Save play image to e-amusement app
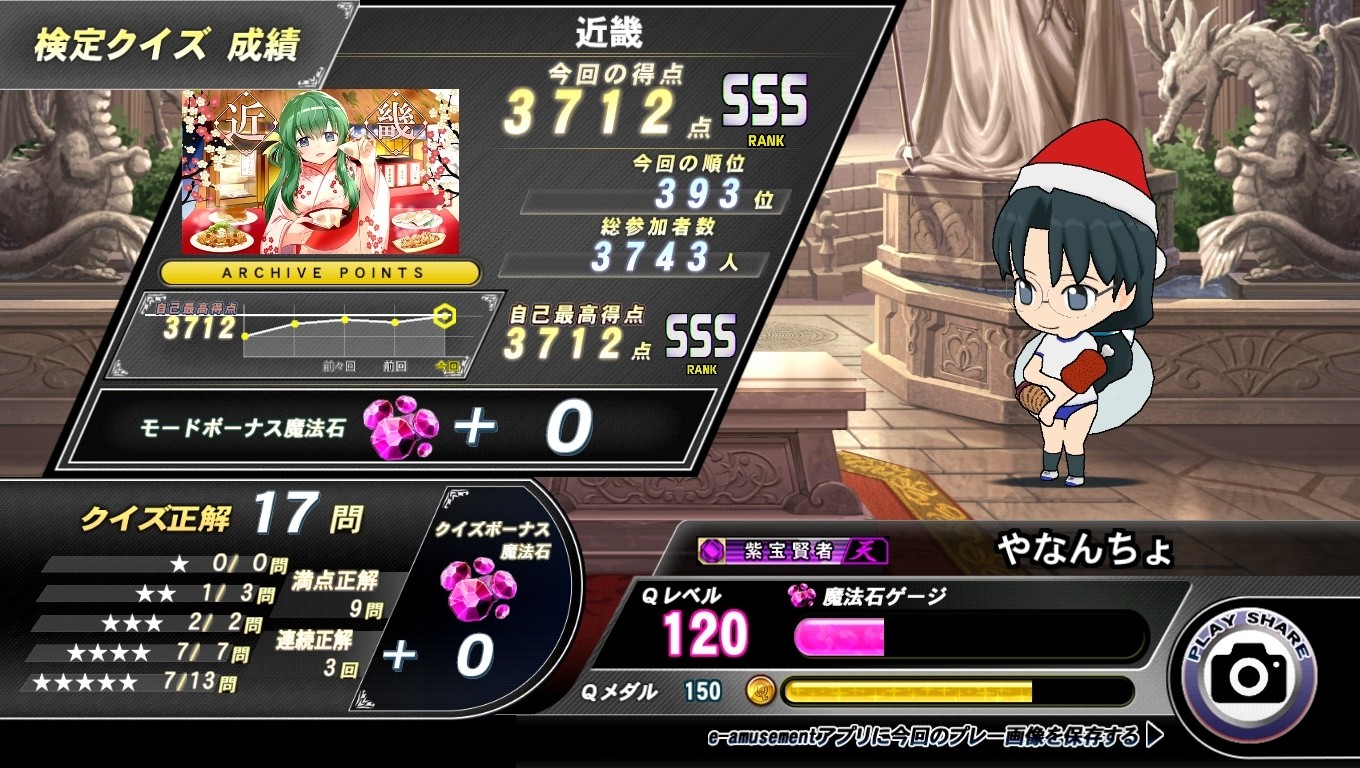The width and height of the screenshot is (1360, 768). point(934,738)
